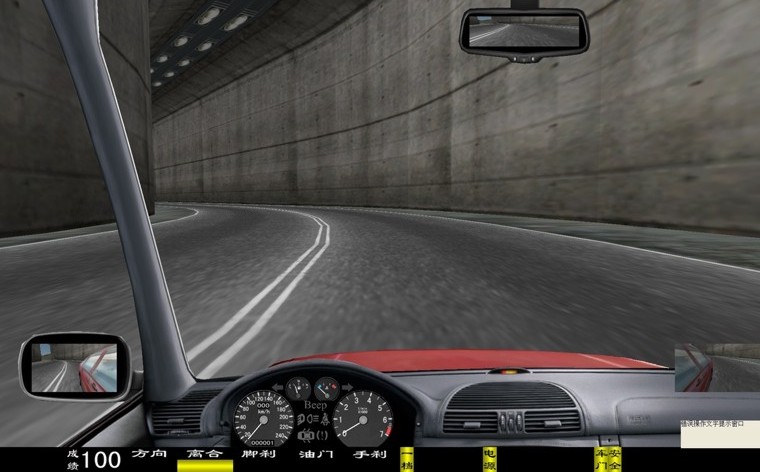760x472 pixels.
Task: Click the left side mirror view
Action: click(x=75, y=367)
